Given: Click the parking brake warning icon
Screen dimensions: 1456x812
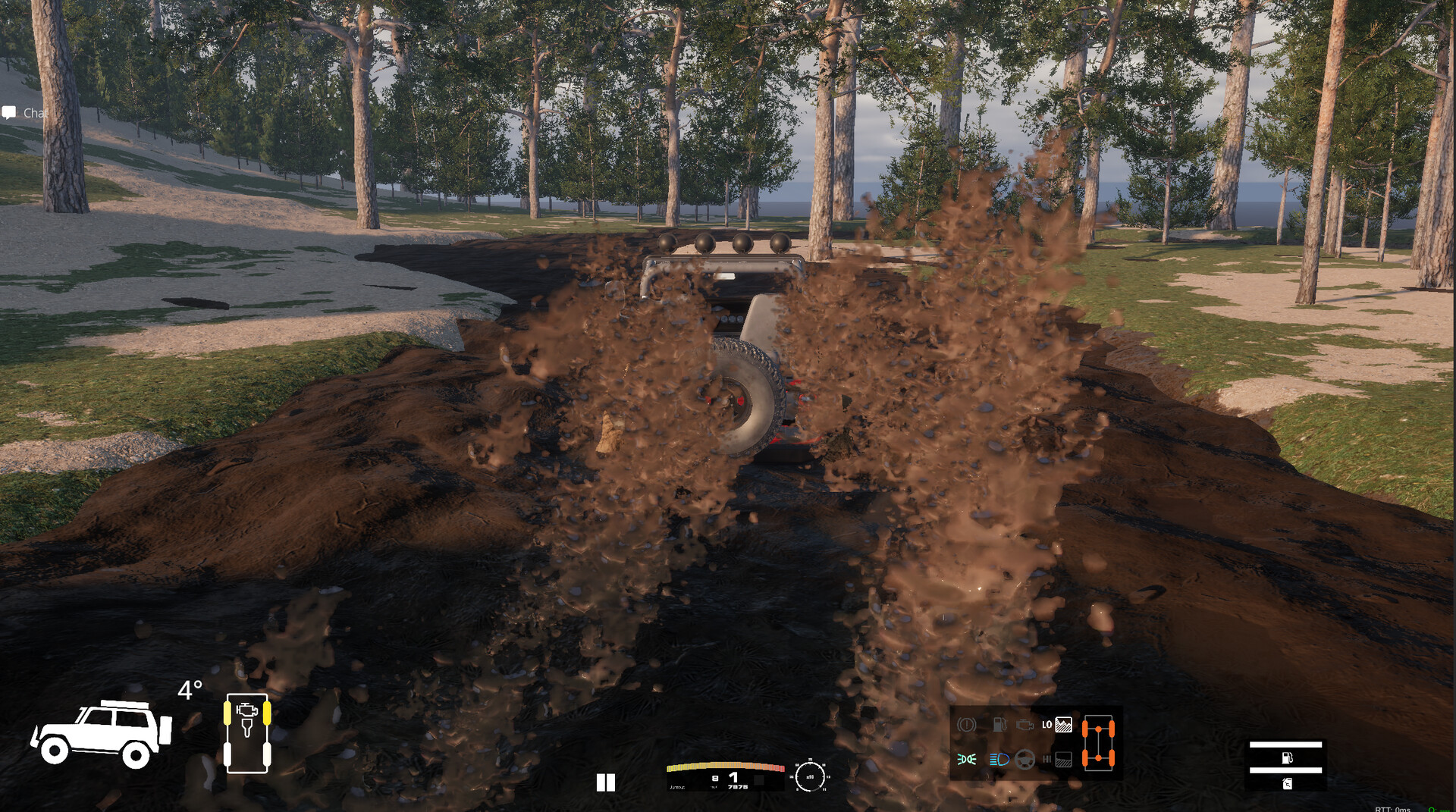Looking at the screenshot, I should coord(966,725).
